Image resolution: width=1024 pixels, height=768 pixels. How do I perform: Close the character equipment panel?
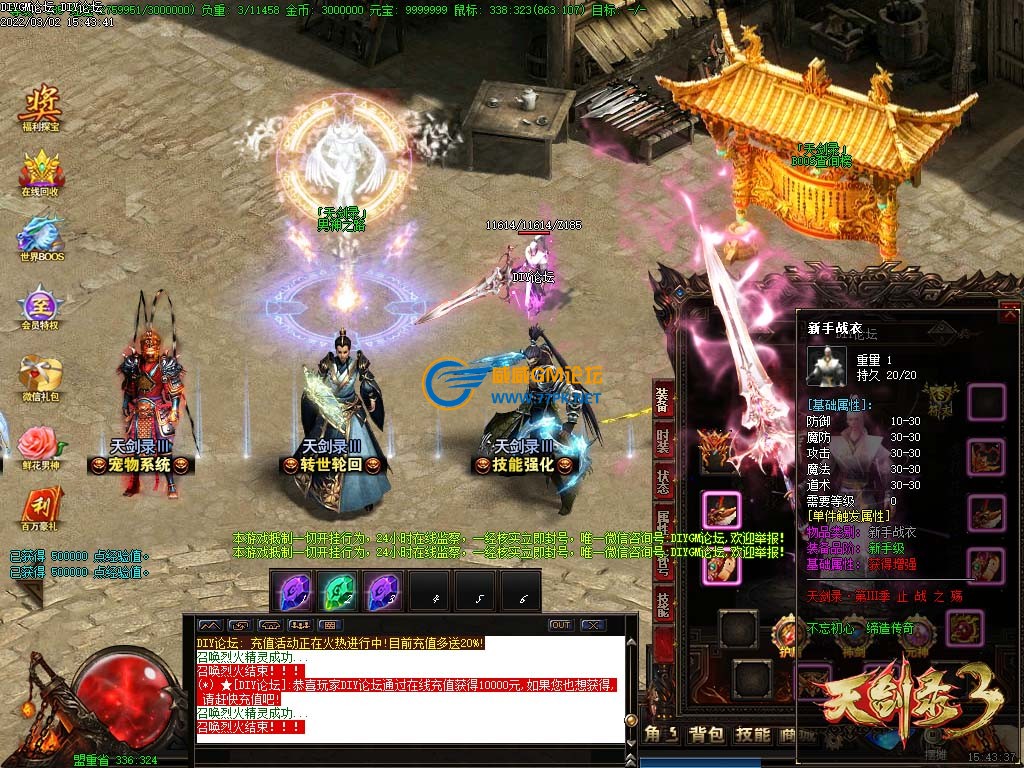point(1009,314)
